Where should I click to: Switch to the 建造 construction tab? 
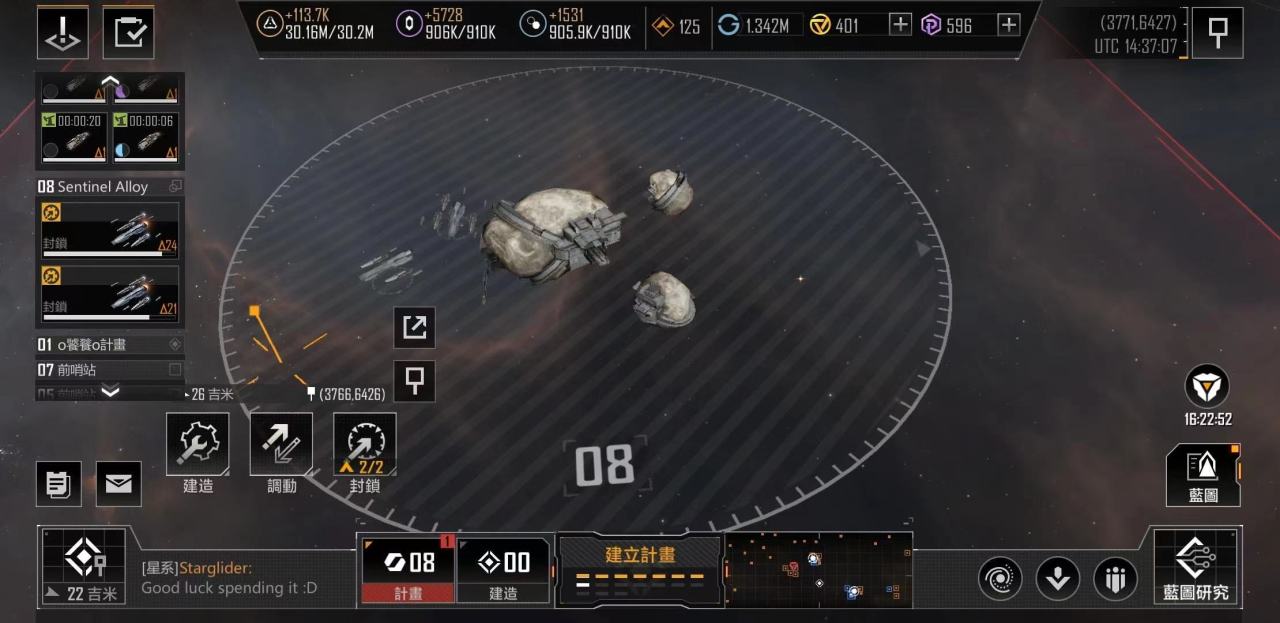click(503, 569)
